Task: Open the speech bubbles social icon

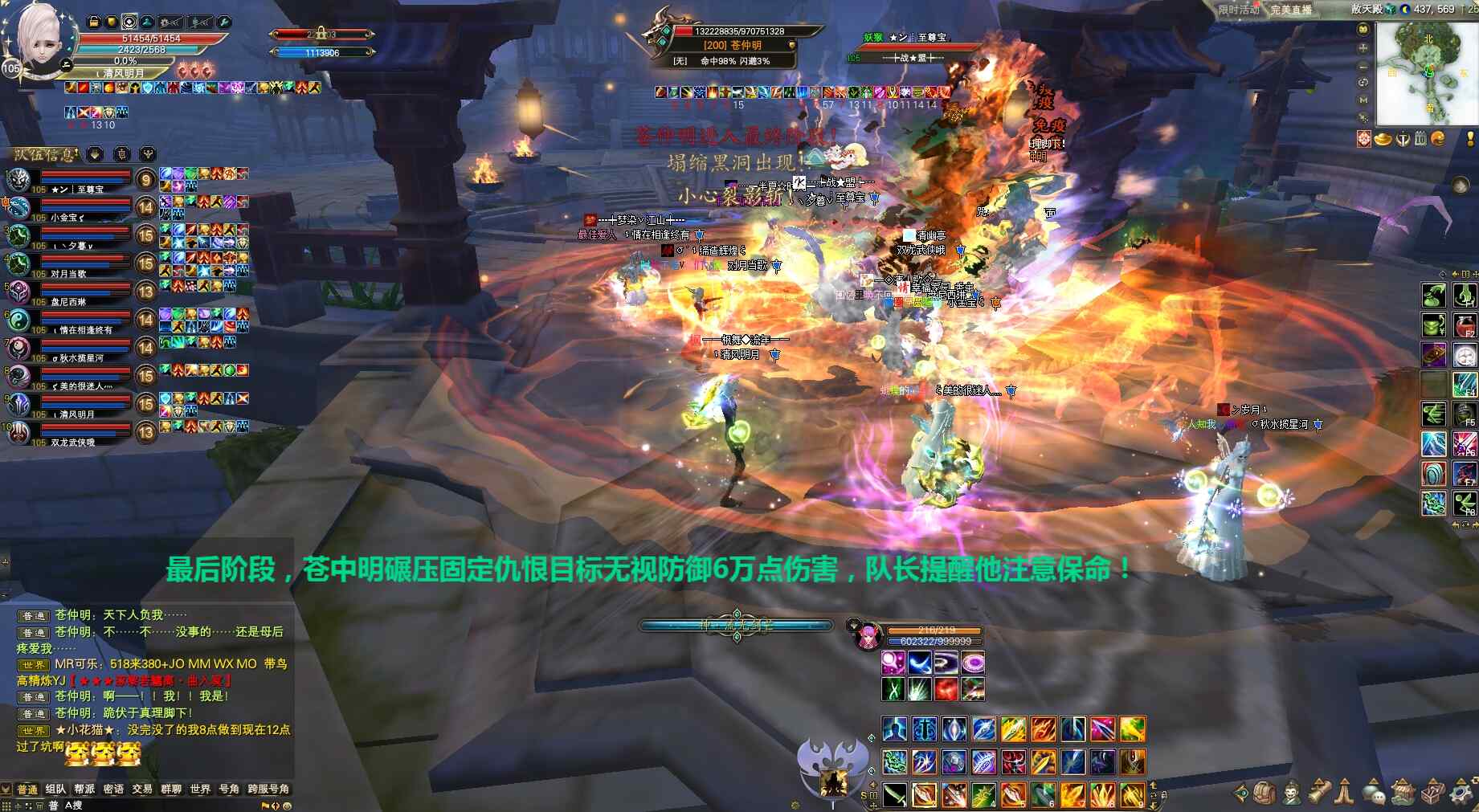Action: [1374, 793]
